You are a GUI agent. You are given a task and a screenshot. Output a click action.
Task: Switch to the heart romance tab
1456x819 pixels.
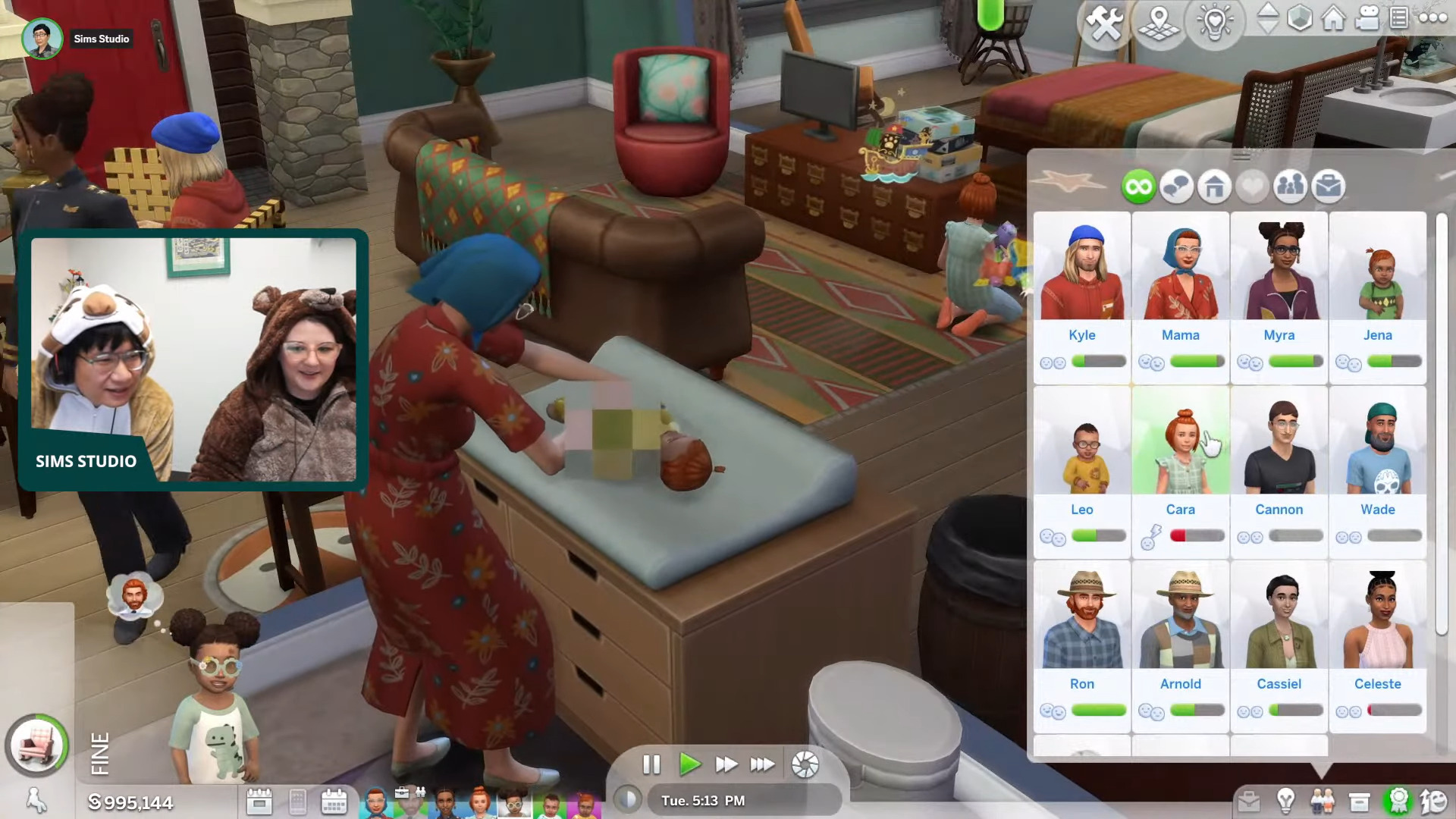[x=1252, y=187]
